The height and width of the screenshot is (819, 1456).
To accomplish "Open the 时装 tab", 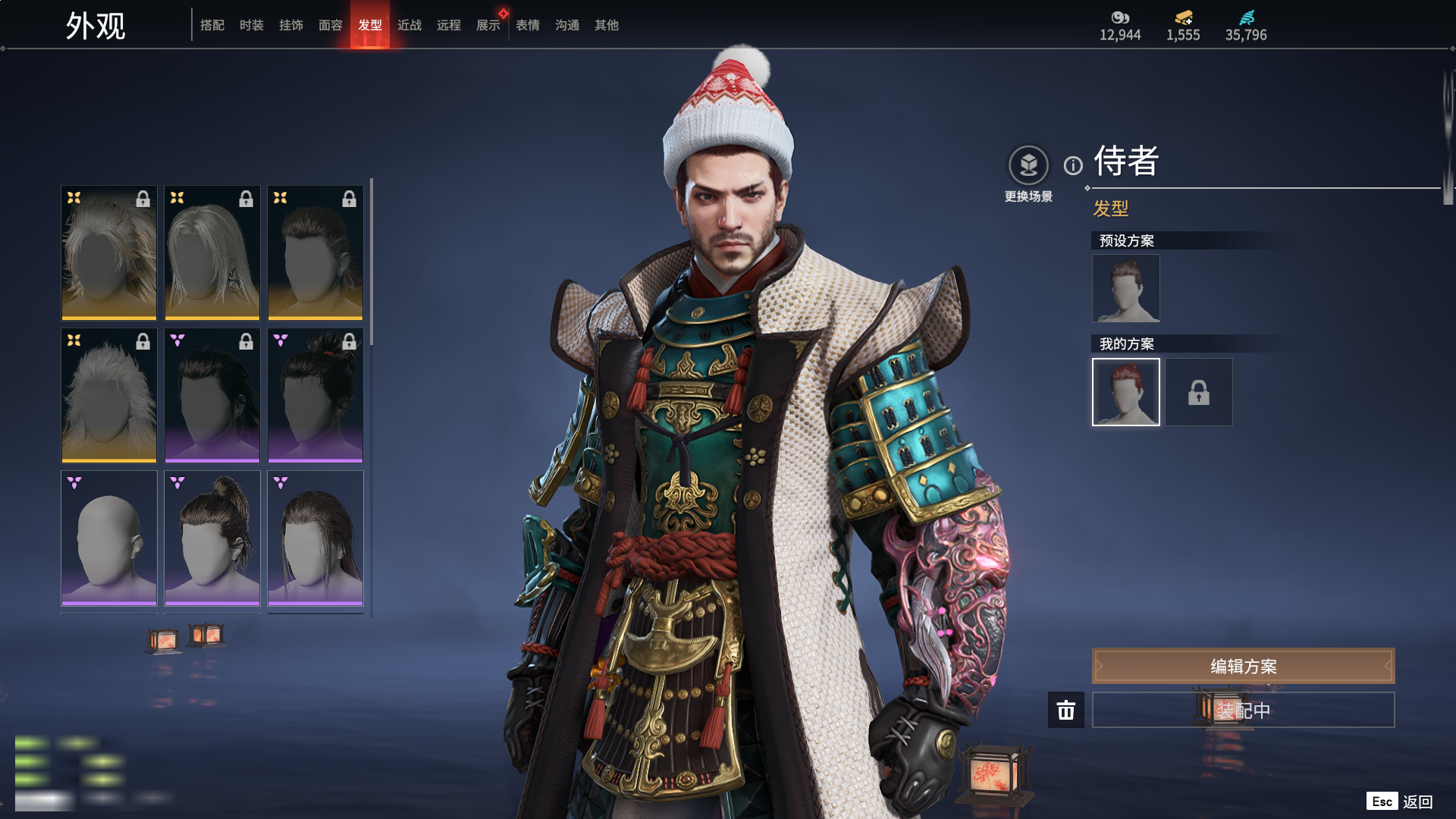I will (x=252, y=25).
